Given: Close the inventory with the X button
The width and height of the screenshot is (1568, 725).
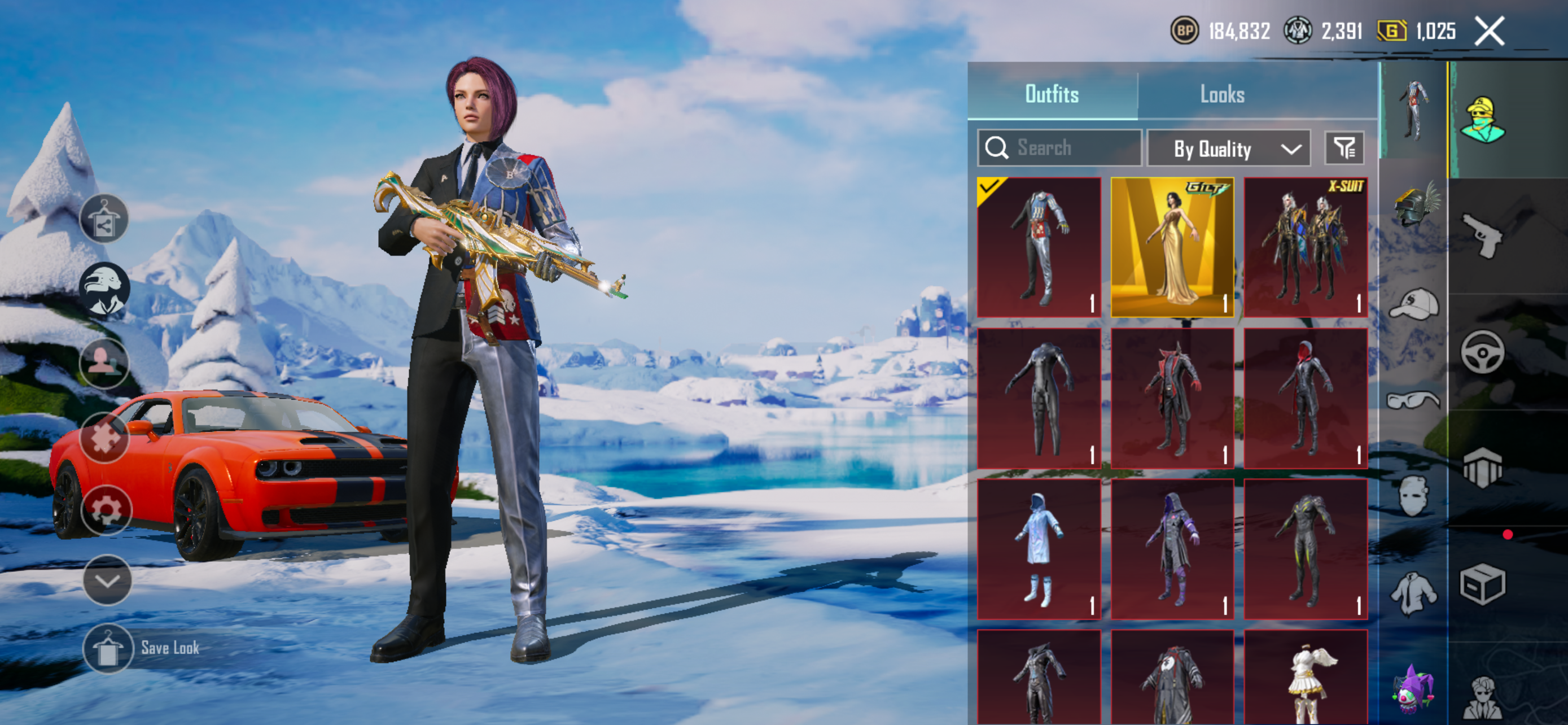Looking at the screenshot, I should pos(1489,31).
